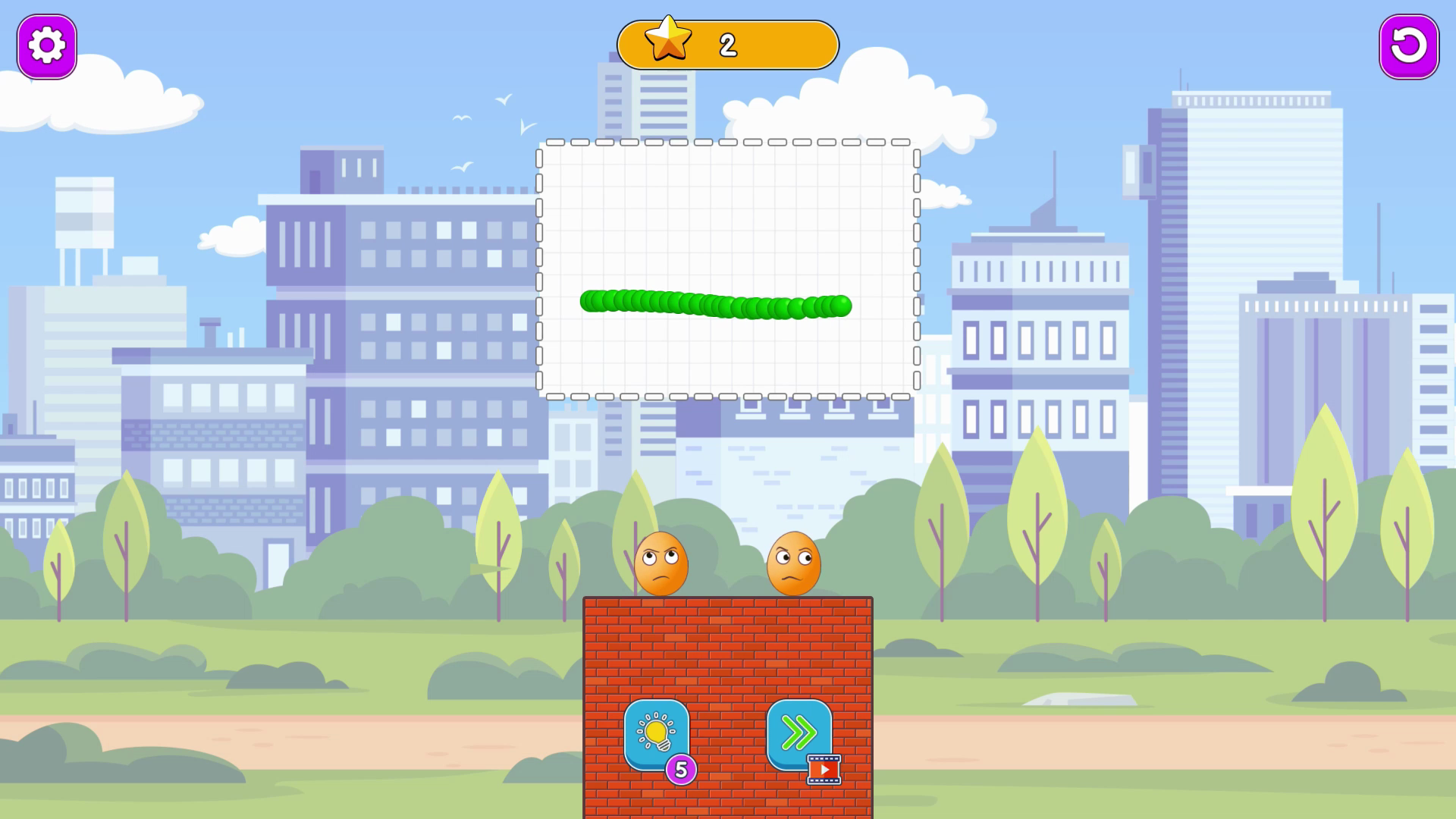Click the brick wall platform
The width and height of the screenshot is (1456, 819).
[x=728, y=652]
